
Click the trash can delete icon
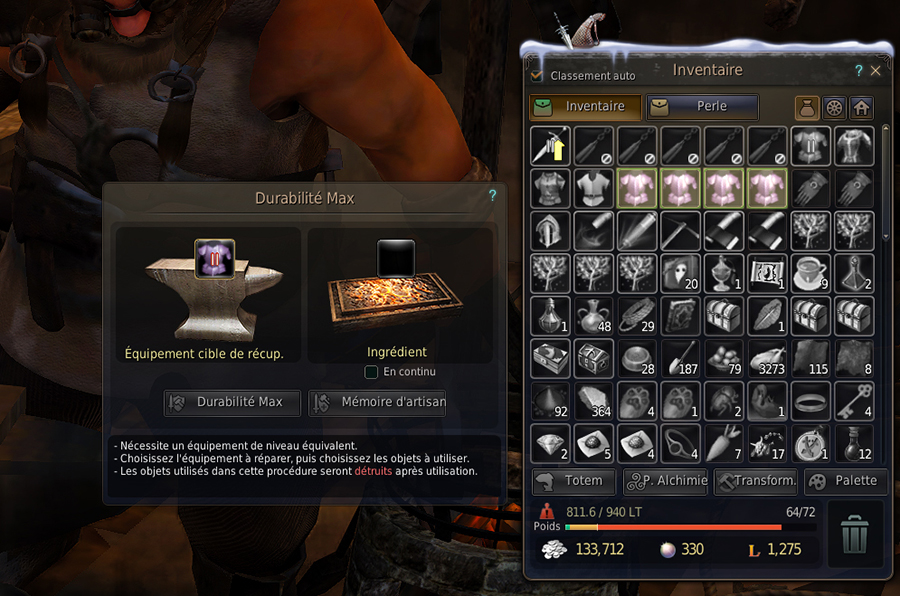[854, 534]
